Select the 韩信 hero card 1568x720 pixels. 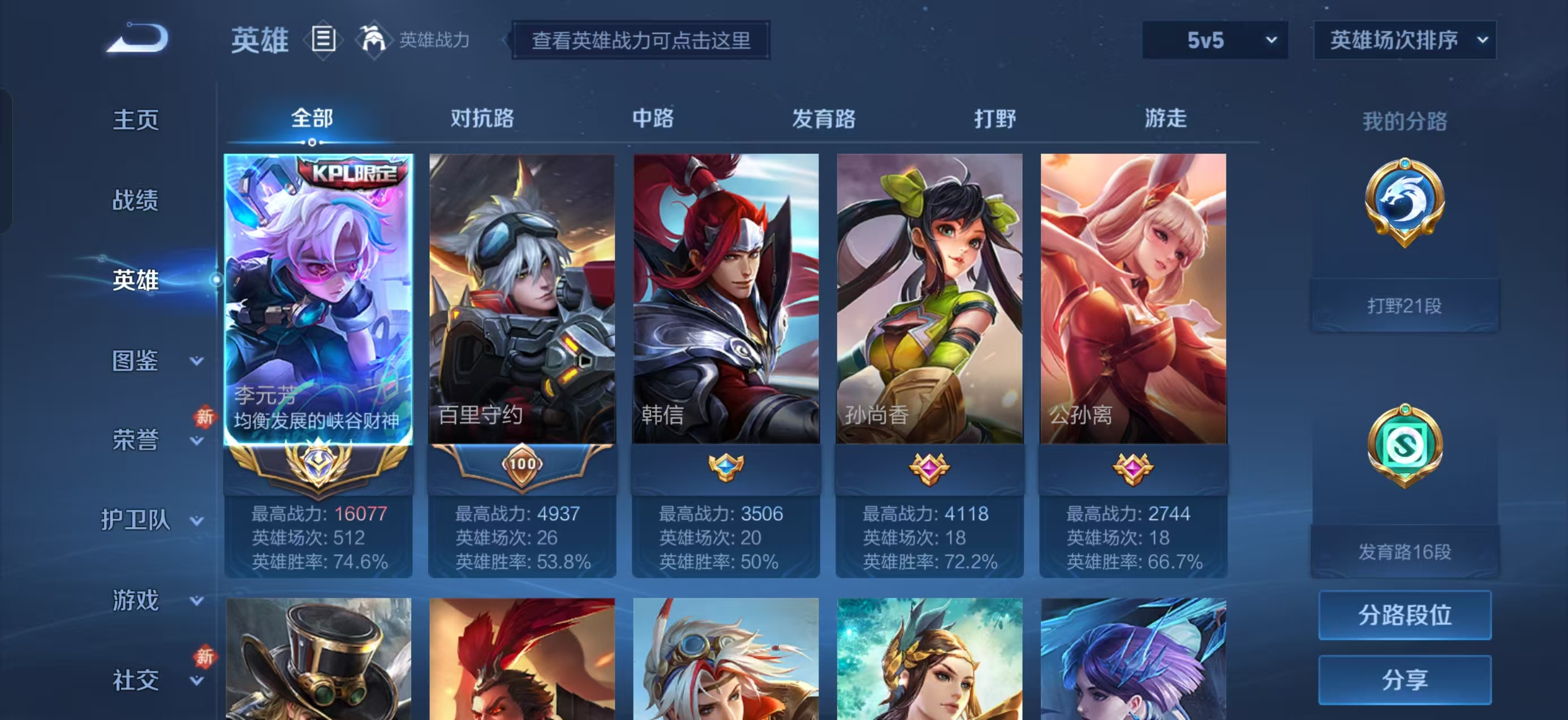[x=726, y=298]
